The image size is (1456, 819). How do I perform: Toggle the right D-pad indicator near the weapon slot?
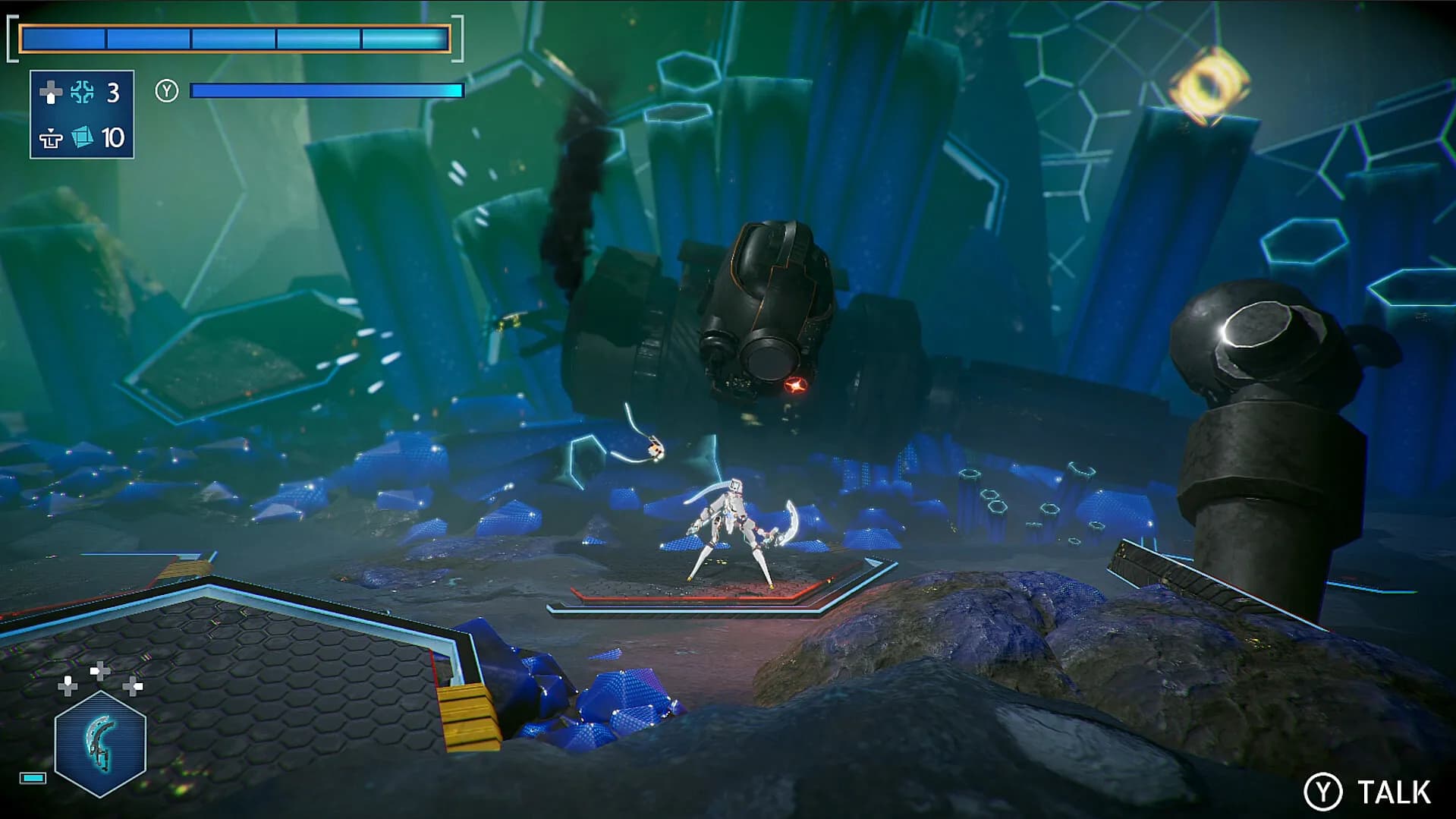pyautogui.click(x=133, y=686)
